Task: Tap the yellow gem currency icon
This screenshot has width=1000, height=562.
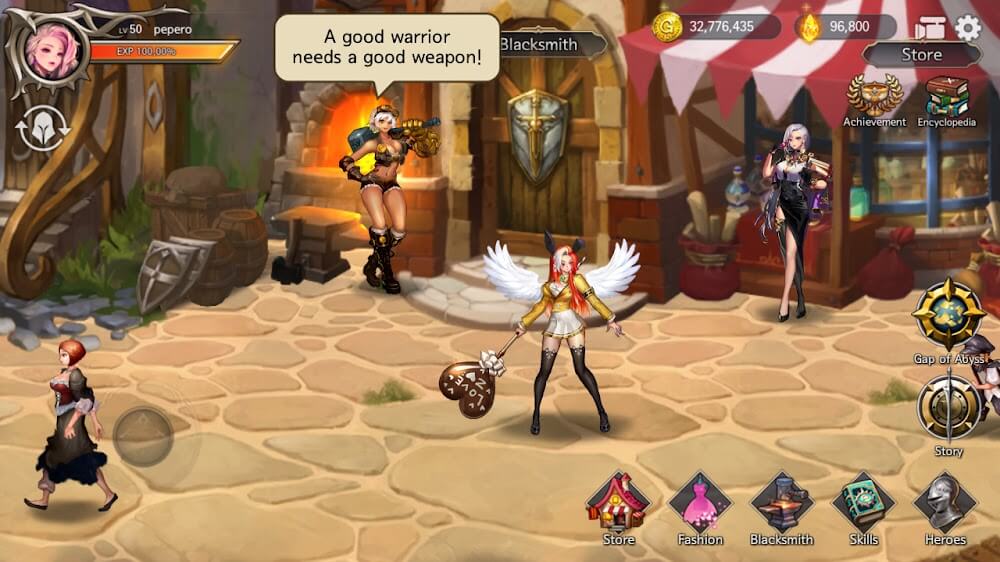Action: click(808, 27)
